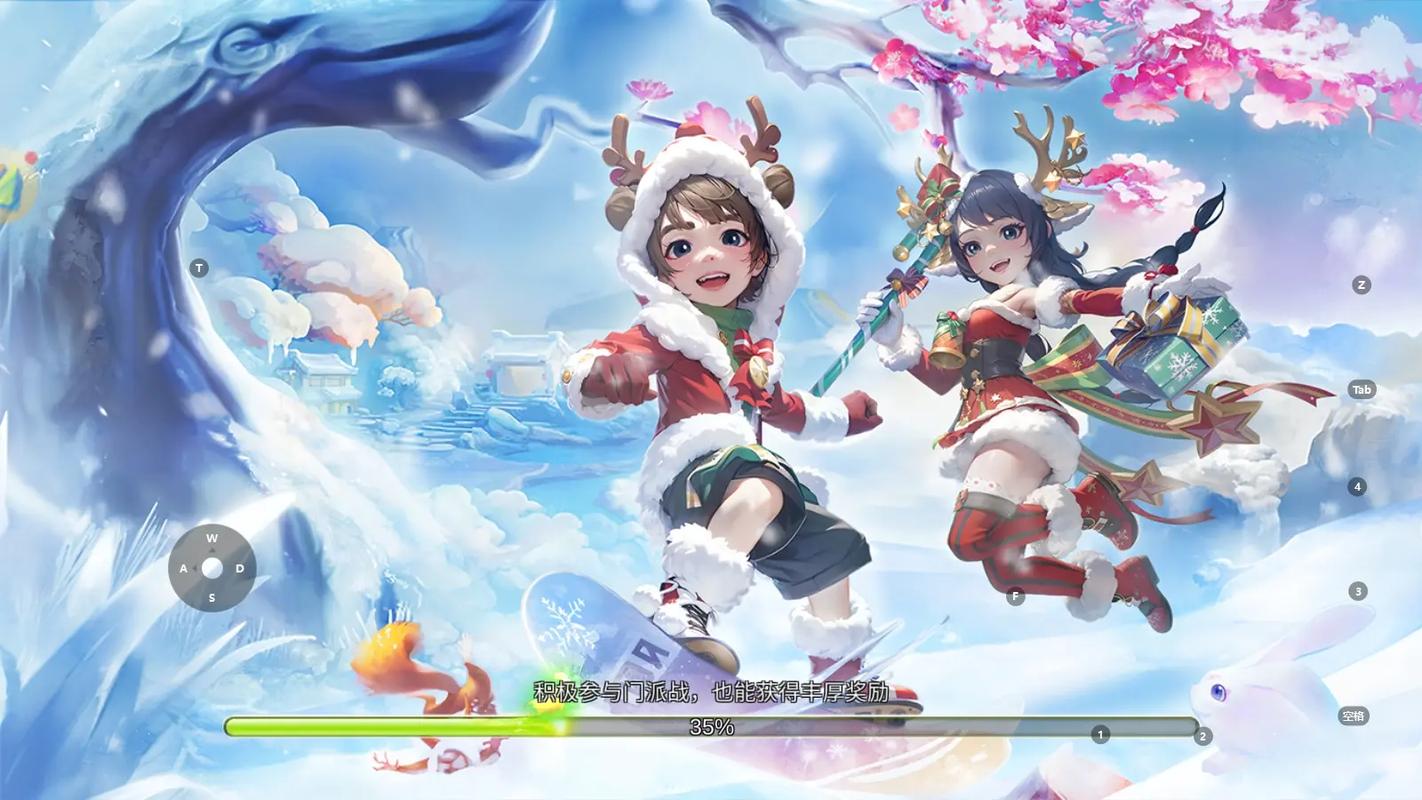
Task: Click the A key on the movement wheel
Action: point(183,567)
